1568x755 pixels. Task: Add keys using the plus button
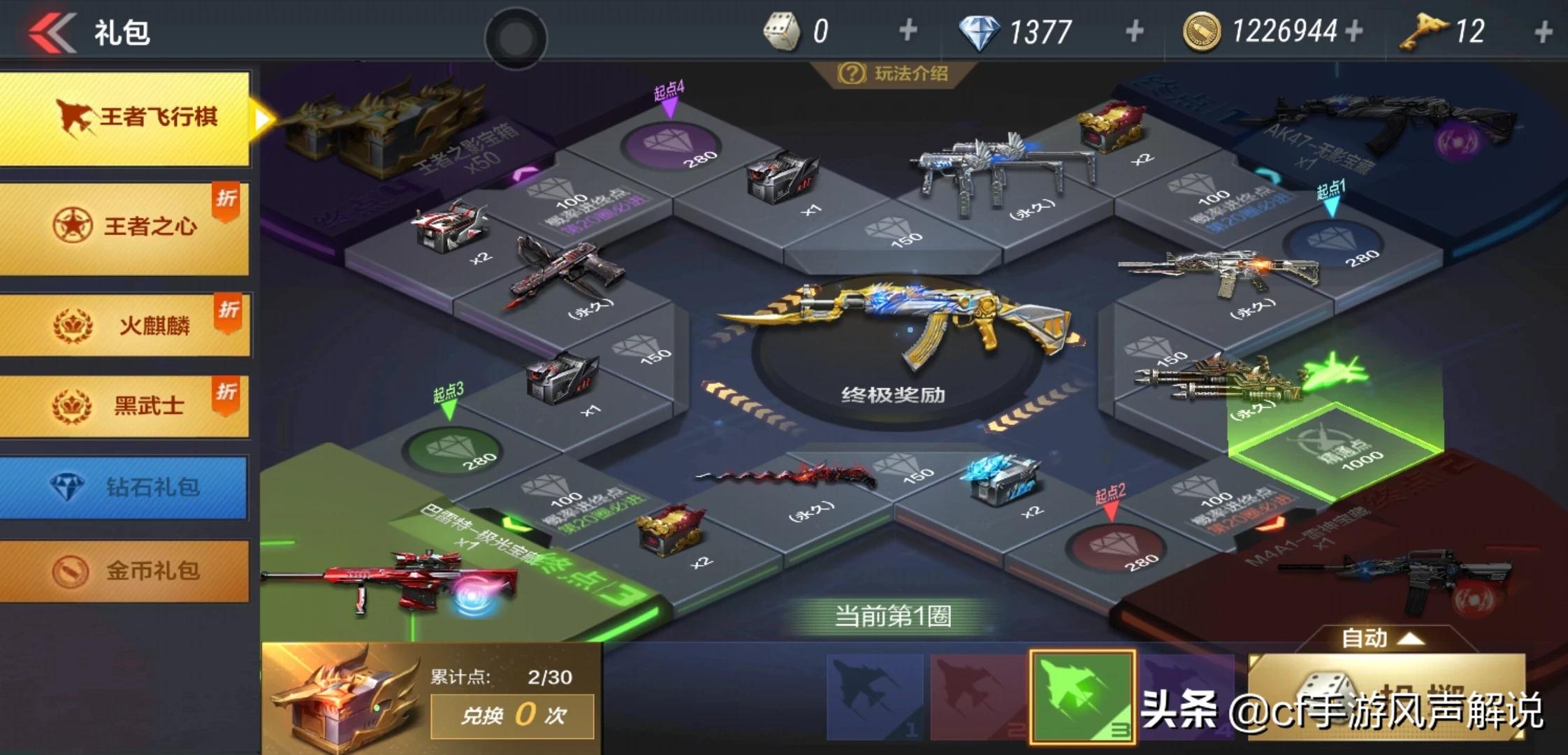[x=1544, y=31]
